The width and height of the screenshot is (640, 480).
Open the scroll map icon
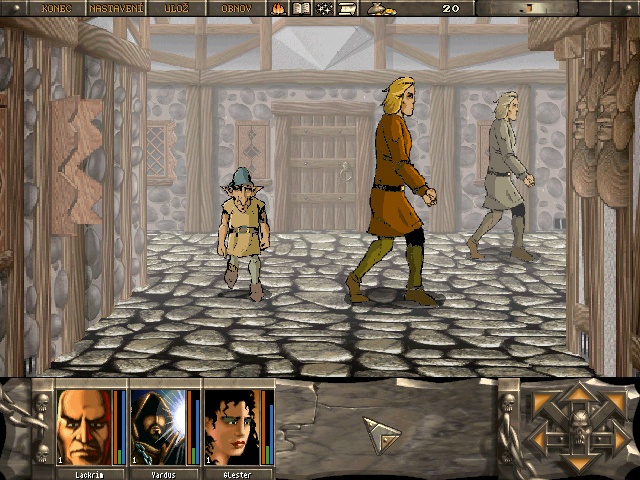coord(348,8)
